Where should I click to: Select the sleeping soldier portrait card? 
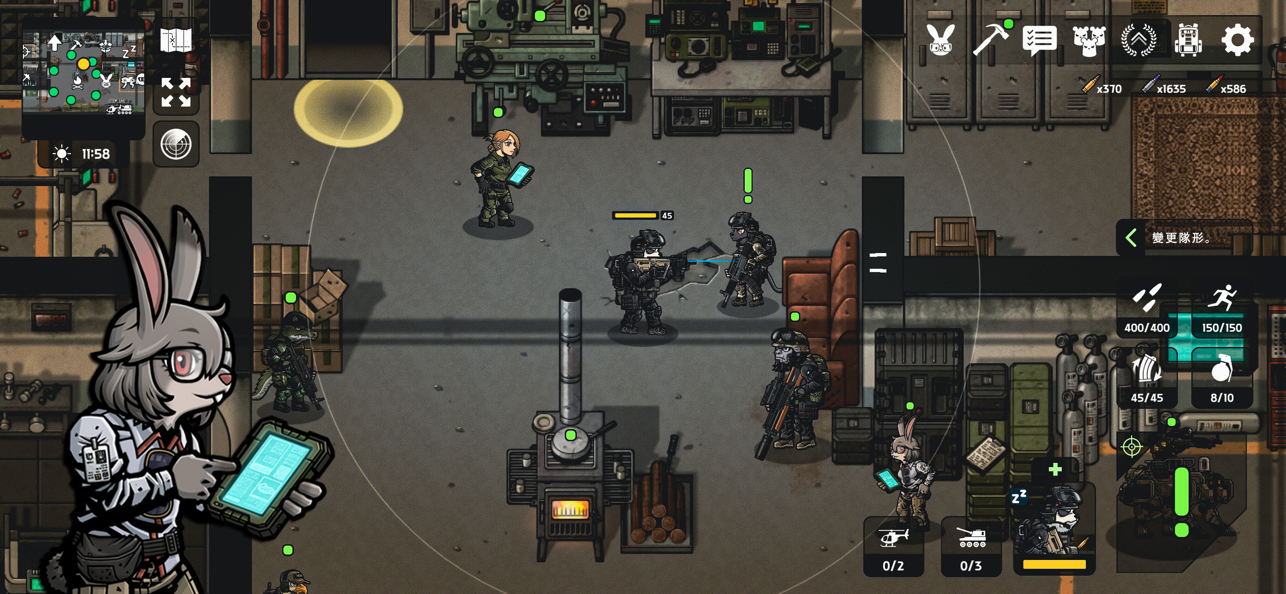tap(1054, 530)
